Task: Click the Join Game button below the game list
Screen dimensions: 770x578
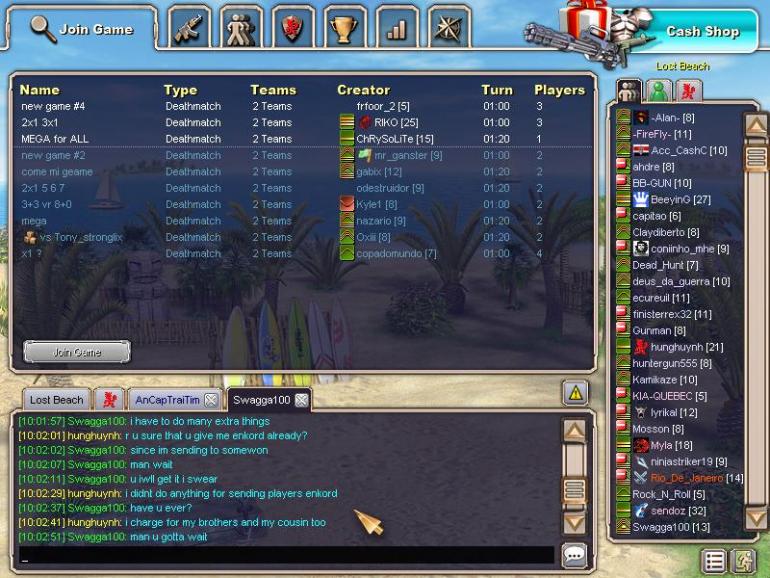Action: click(x=77, y=352)
